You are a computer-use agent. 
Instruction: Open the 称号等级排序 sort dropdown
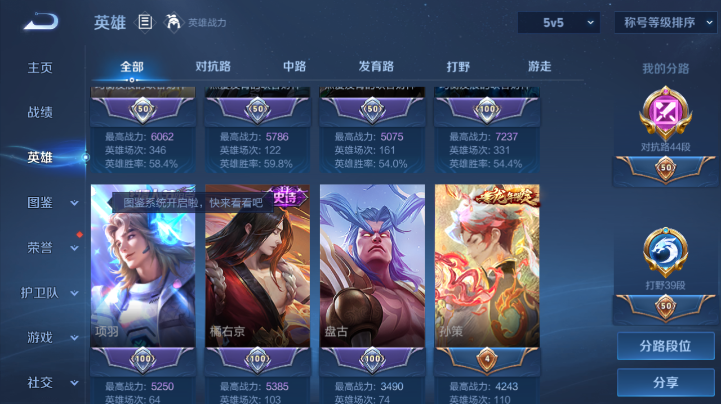click(x=666, y=22)
